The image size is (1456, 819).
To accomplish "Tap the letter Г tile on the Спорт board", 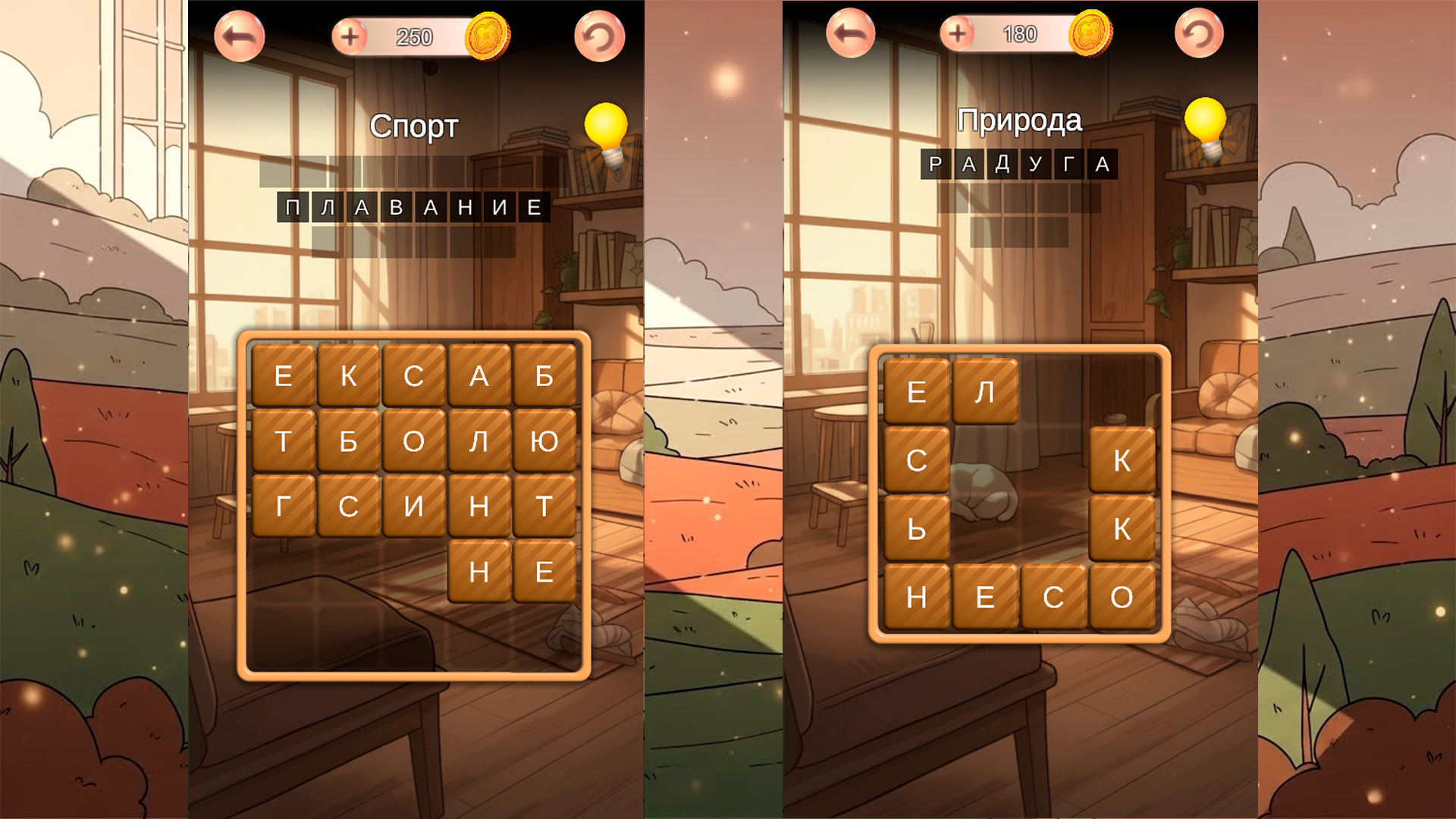I will click(x=284, y=506).
